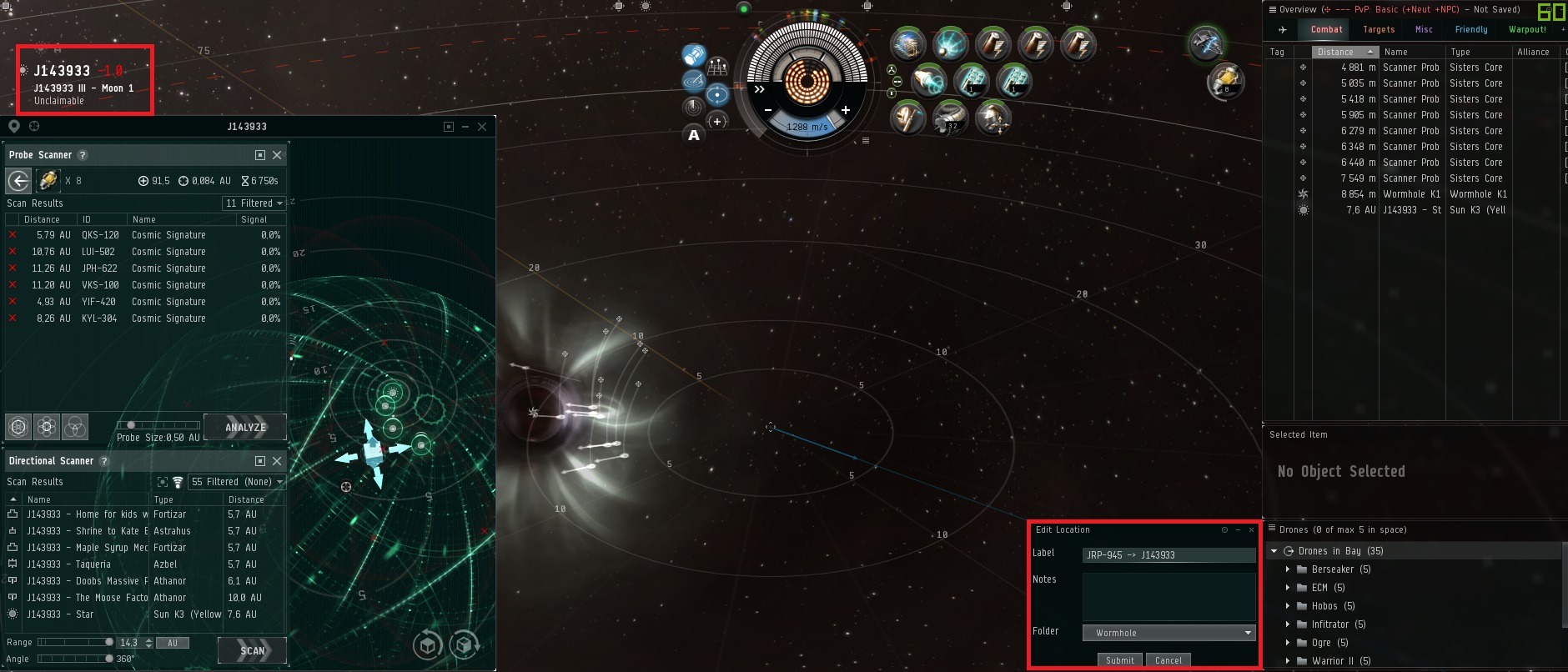Select signature QKS-120 in scan results
This screenshot has height=672, width=1568.
(x=146, y=235)
